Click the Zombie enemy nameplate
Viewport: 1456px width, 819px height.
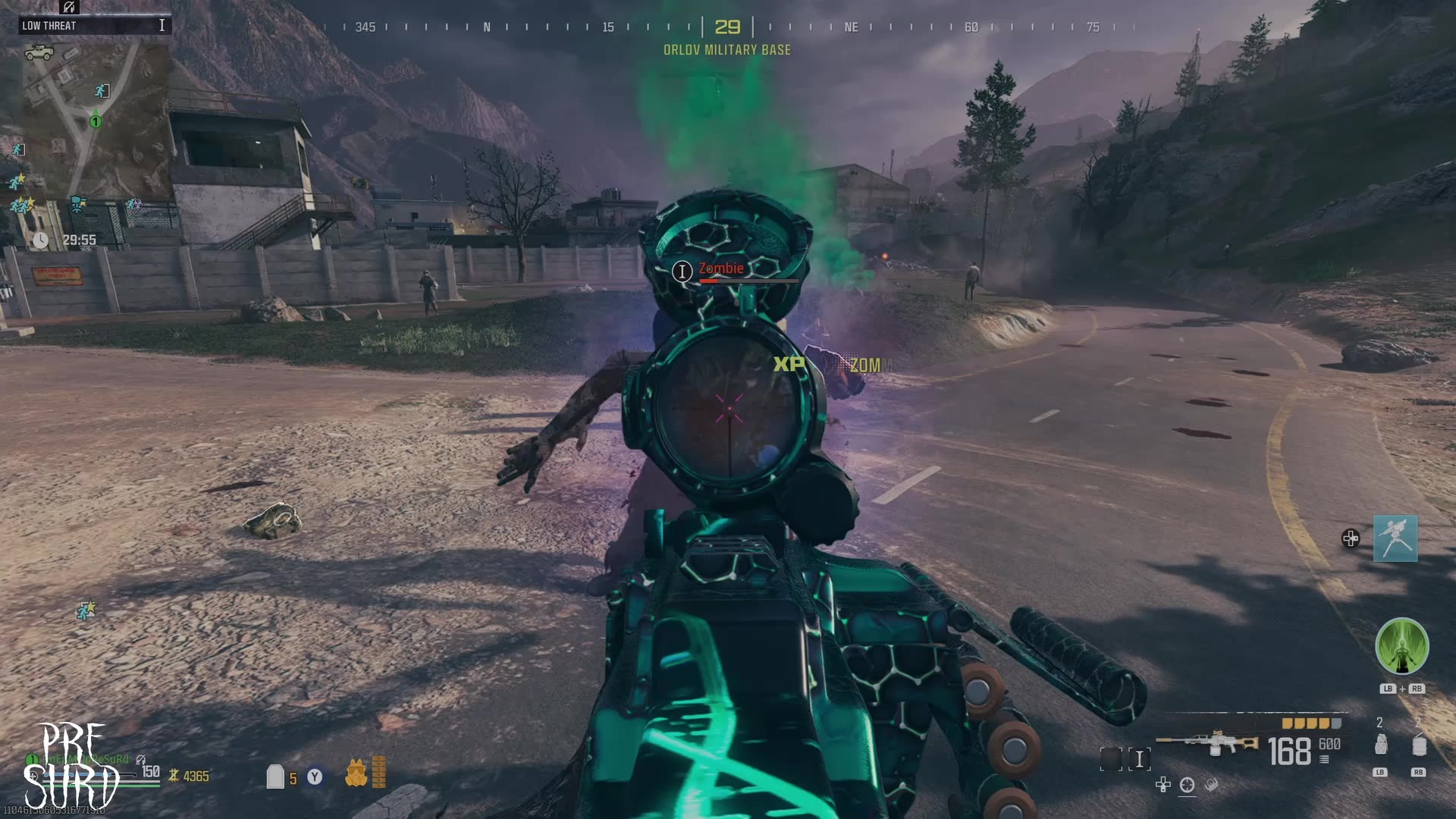[720, 269]
